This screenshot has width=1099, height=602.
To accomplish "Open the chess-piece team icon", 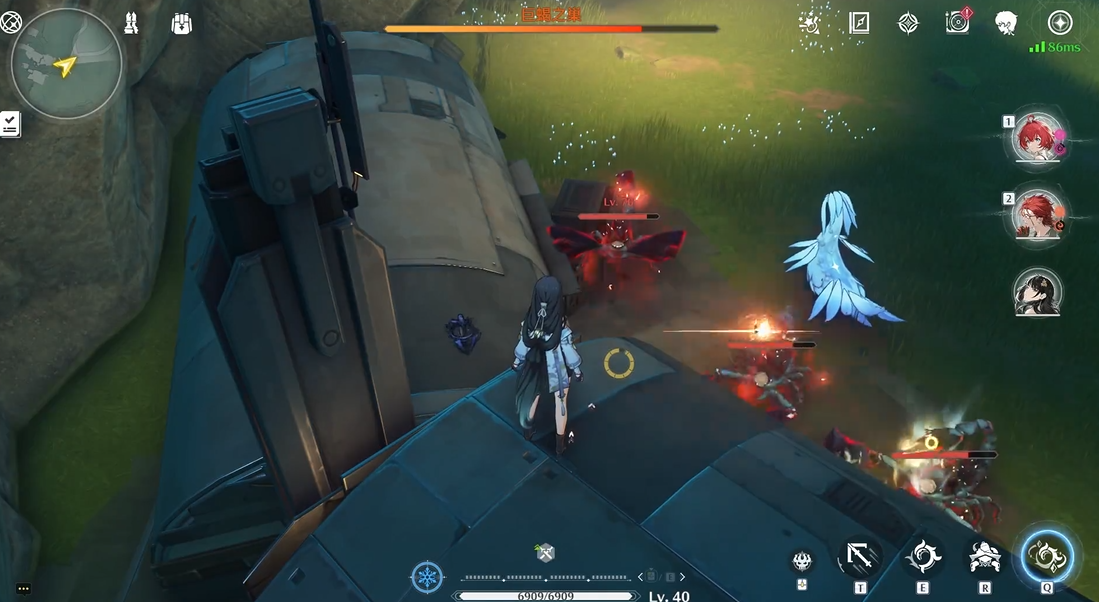I will pyautogui.click(x=132, y=22).
